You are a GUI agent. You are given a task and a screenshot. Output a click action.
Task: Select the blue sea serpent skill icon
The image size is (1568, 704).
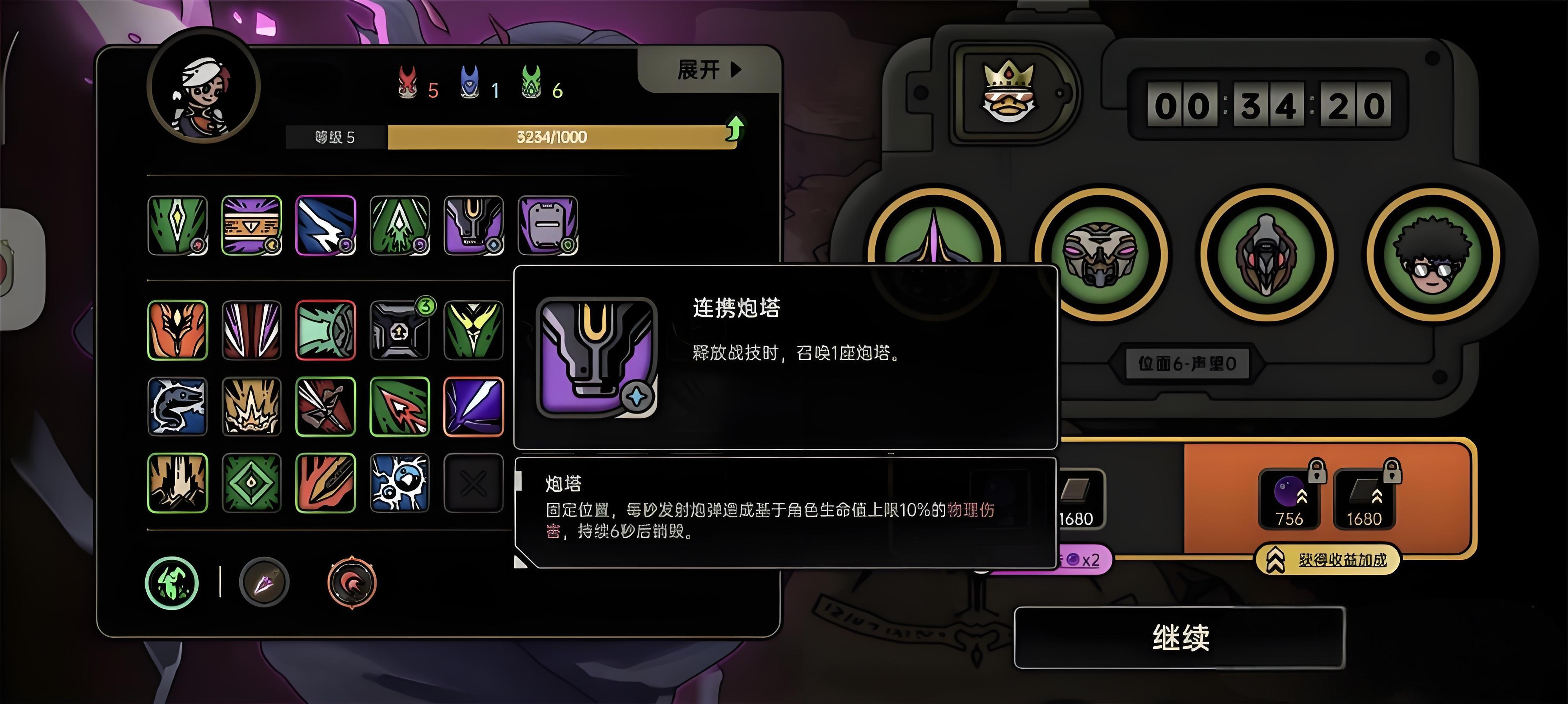tap(177, 406)
